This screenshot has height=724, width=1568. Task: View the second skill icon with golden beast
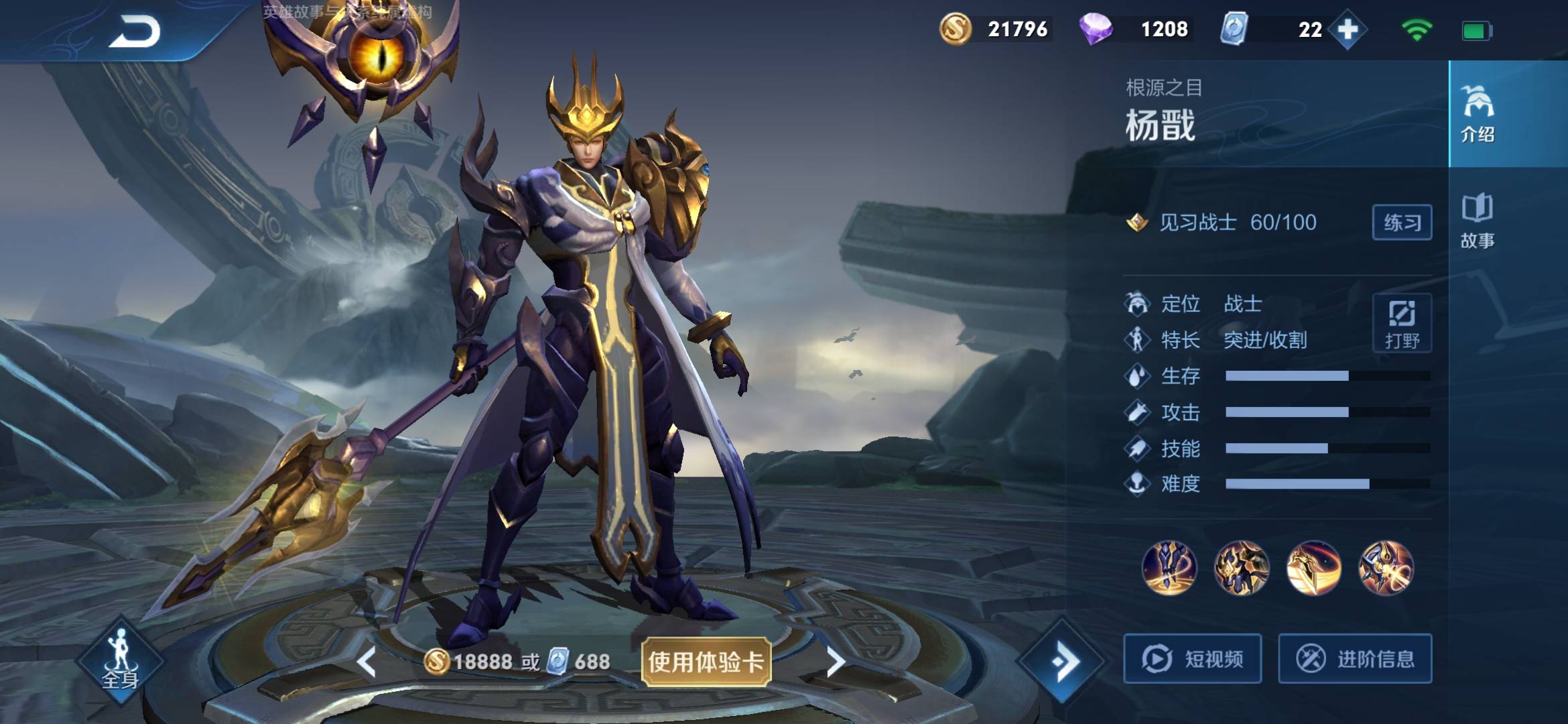[x=1242, y=568]
